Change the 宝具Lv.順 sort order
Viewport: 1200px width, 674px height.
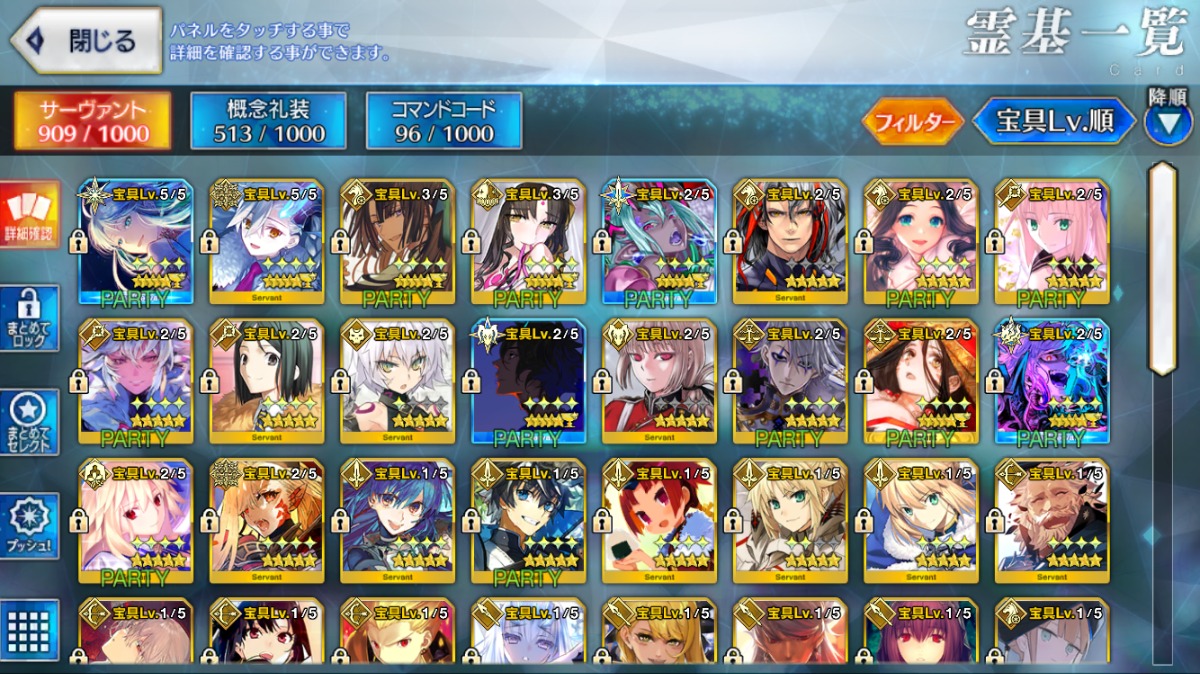pos(1054,122)
